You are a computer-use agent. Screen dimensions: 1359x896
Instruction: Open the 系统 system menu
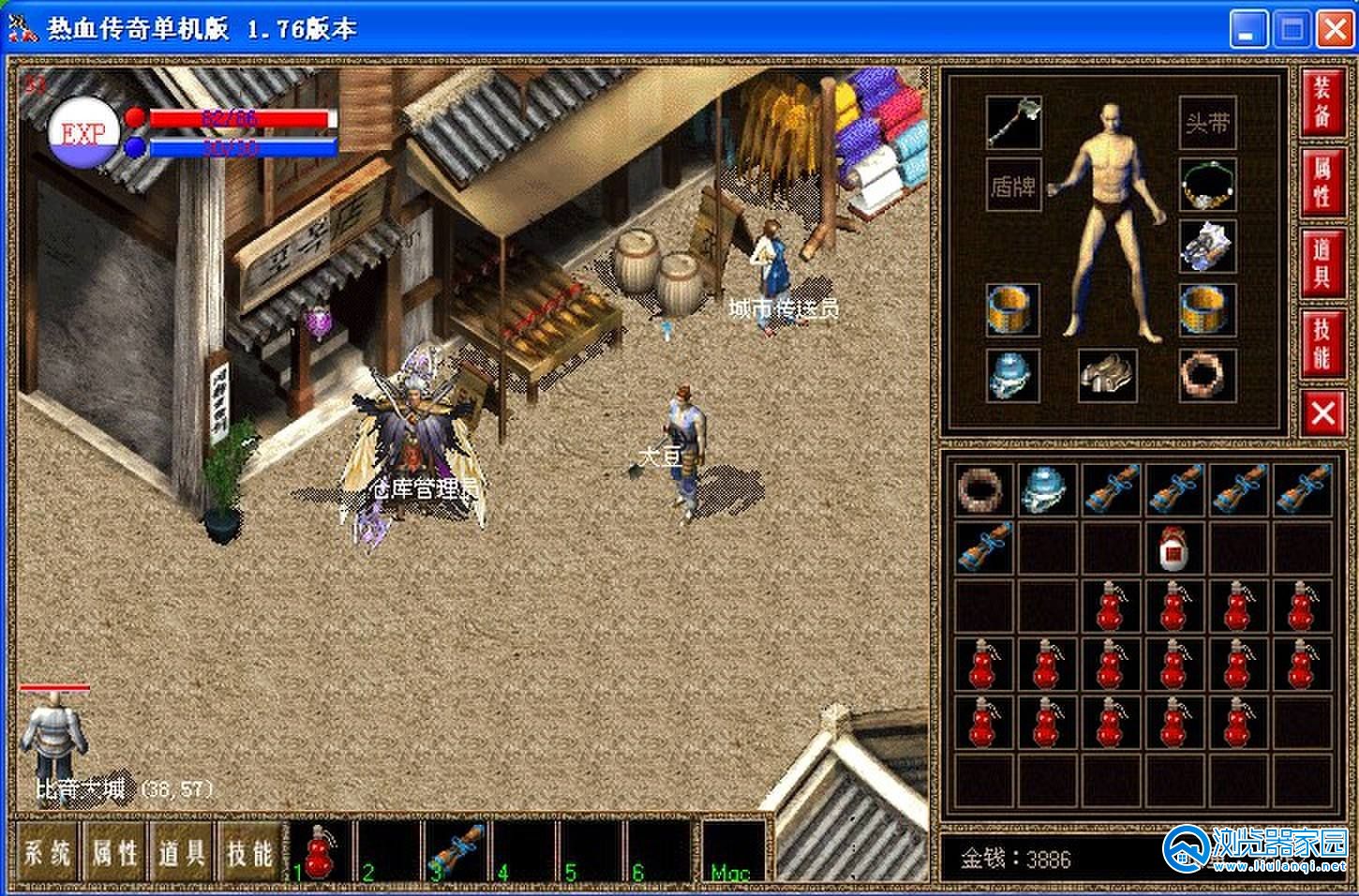[x=47, y=852]
